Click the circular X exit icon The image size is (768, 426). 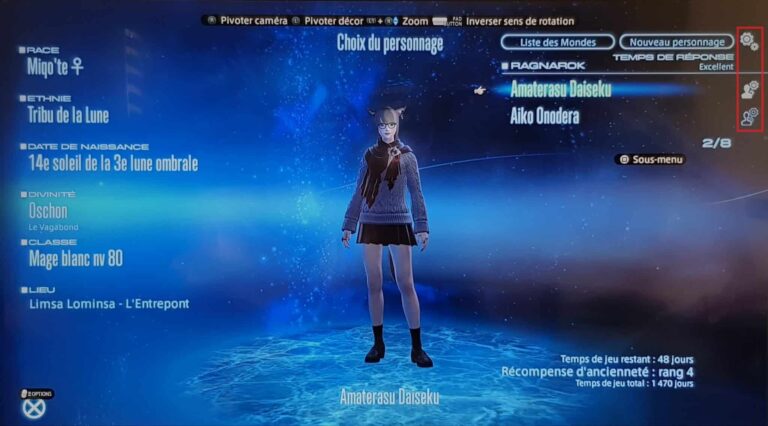(35, 407)
